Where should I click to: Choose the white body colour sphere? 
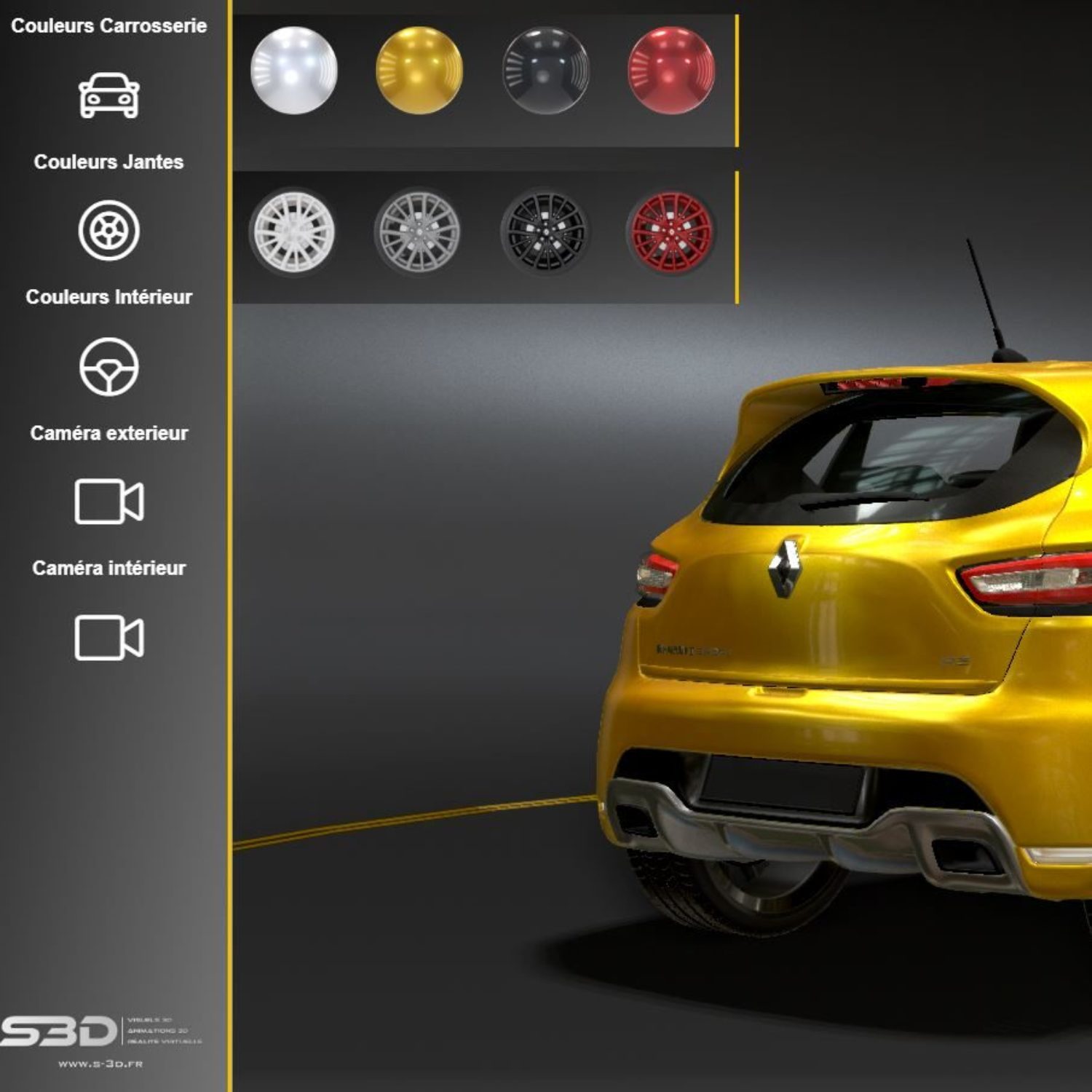point(293,71)
